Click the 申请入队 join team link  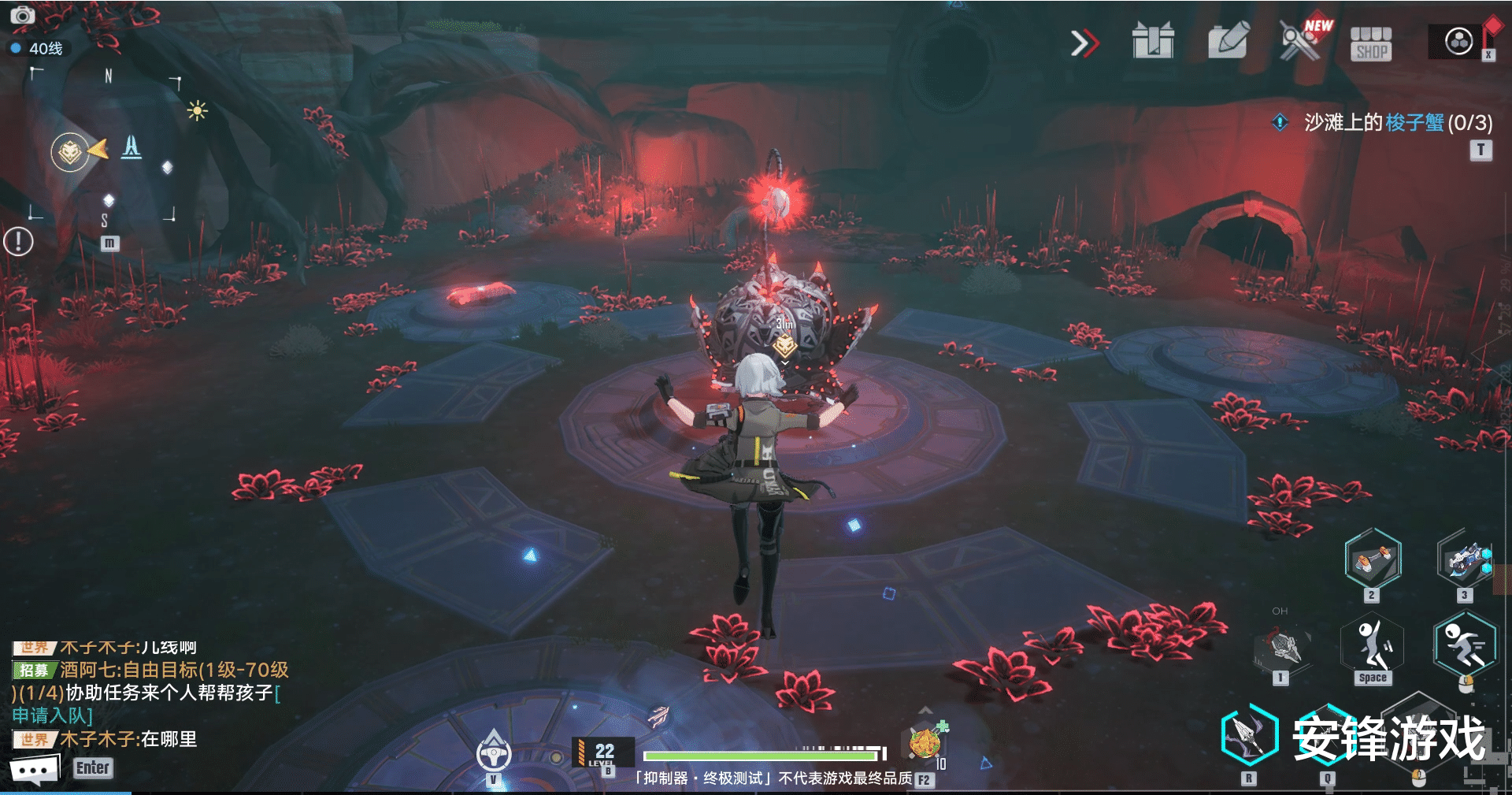coord(52,715)
